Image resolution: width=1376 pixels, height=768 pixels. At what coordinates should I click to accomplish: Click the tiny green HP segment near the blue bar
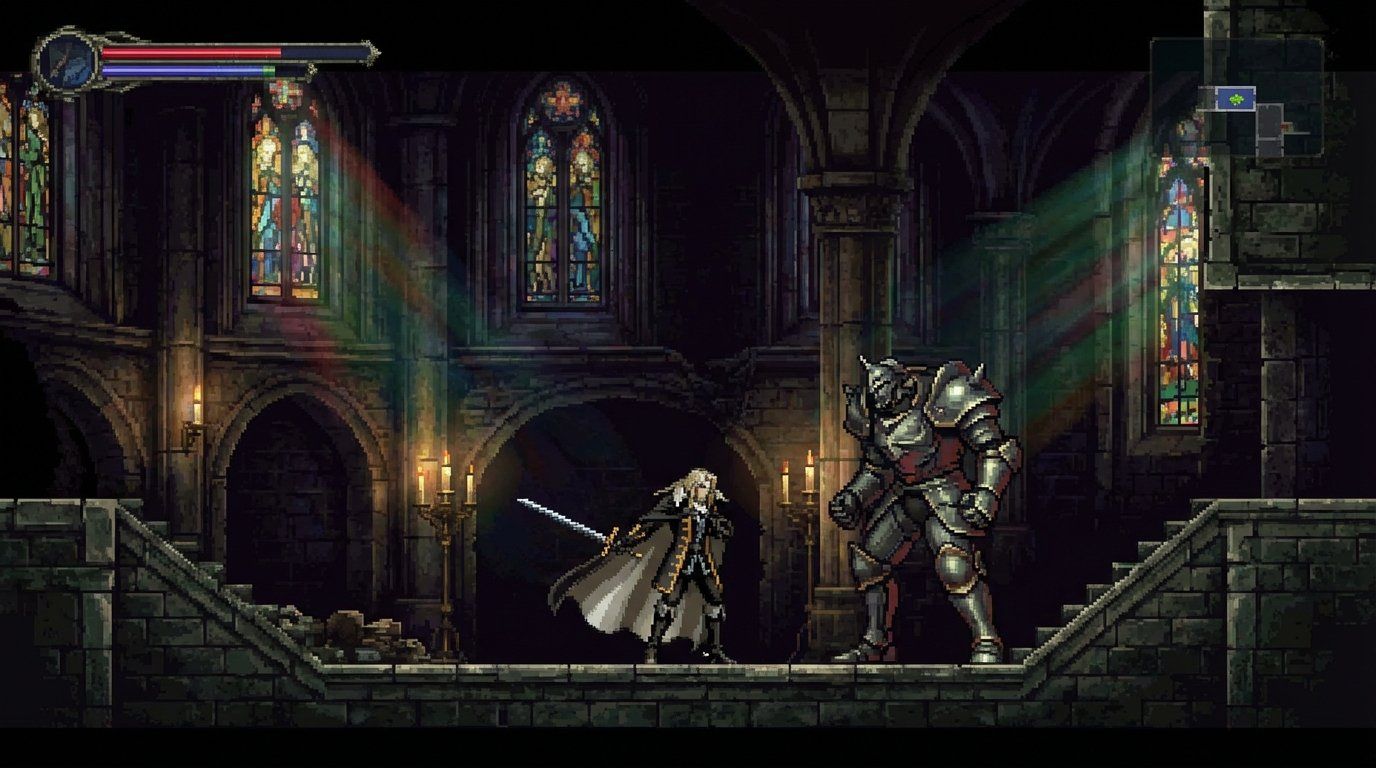[x=268, y=69]
